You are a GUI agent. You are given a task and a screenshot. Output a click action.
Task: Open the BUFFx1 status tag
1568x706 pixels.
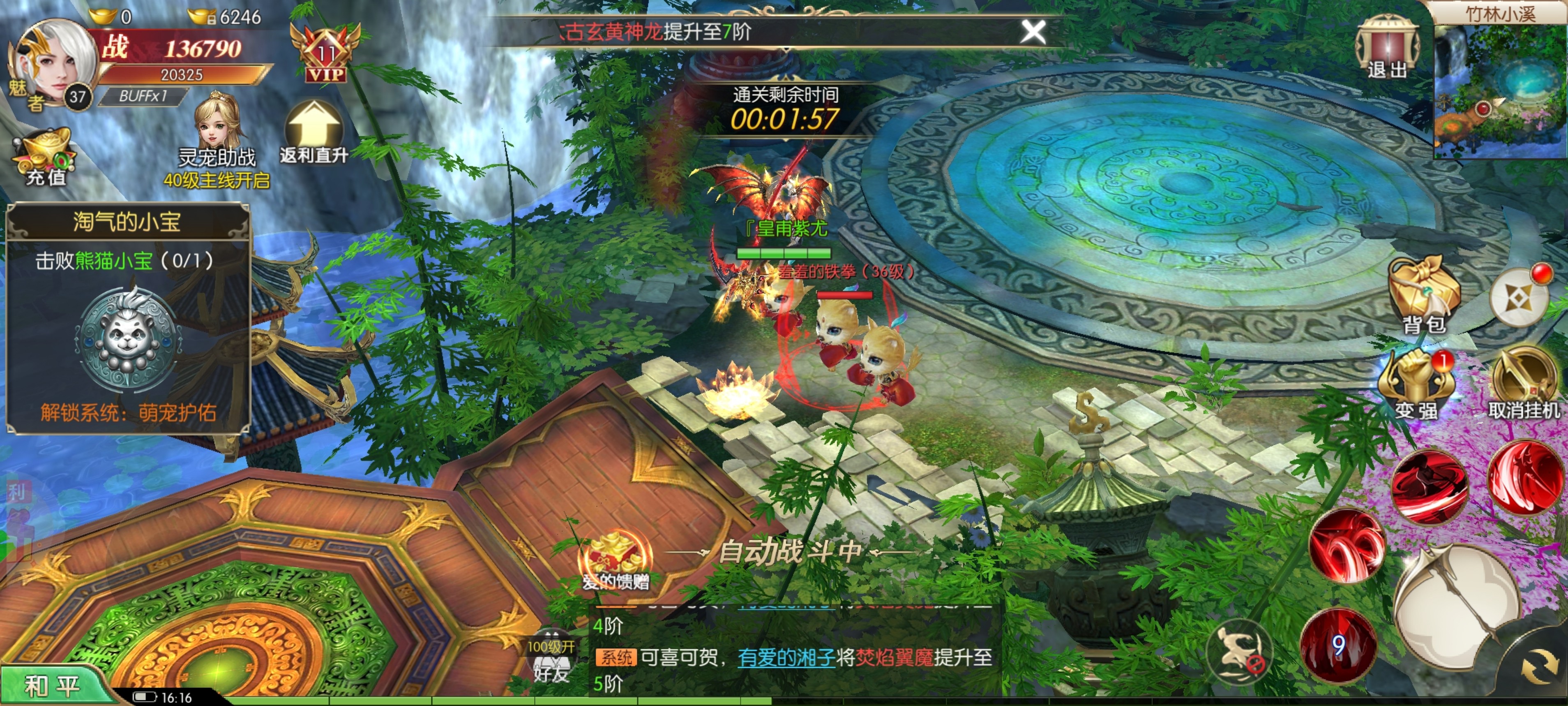[143, 96]
